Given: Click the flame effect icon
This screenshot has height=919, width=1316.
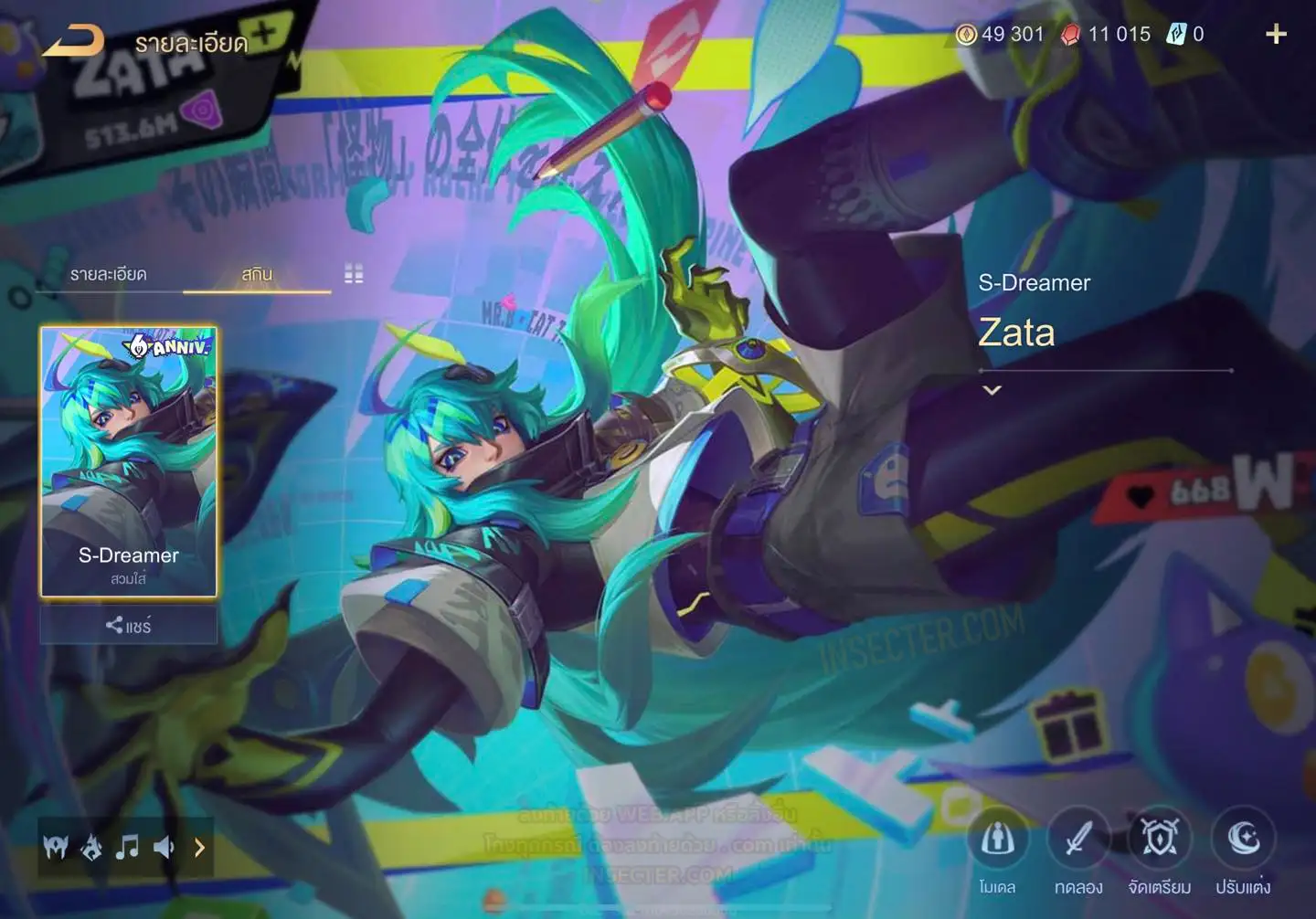Looking at the screenshot, I should coord(91,848).
